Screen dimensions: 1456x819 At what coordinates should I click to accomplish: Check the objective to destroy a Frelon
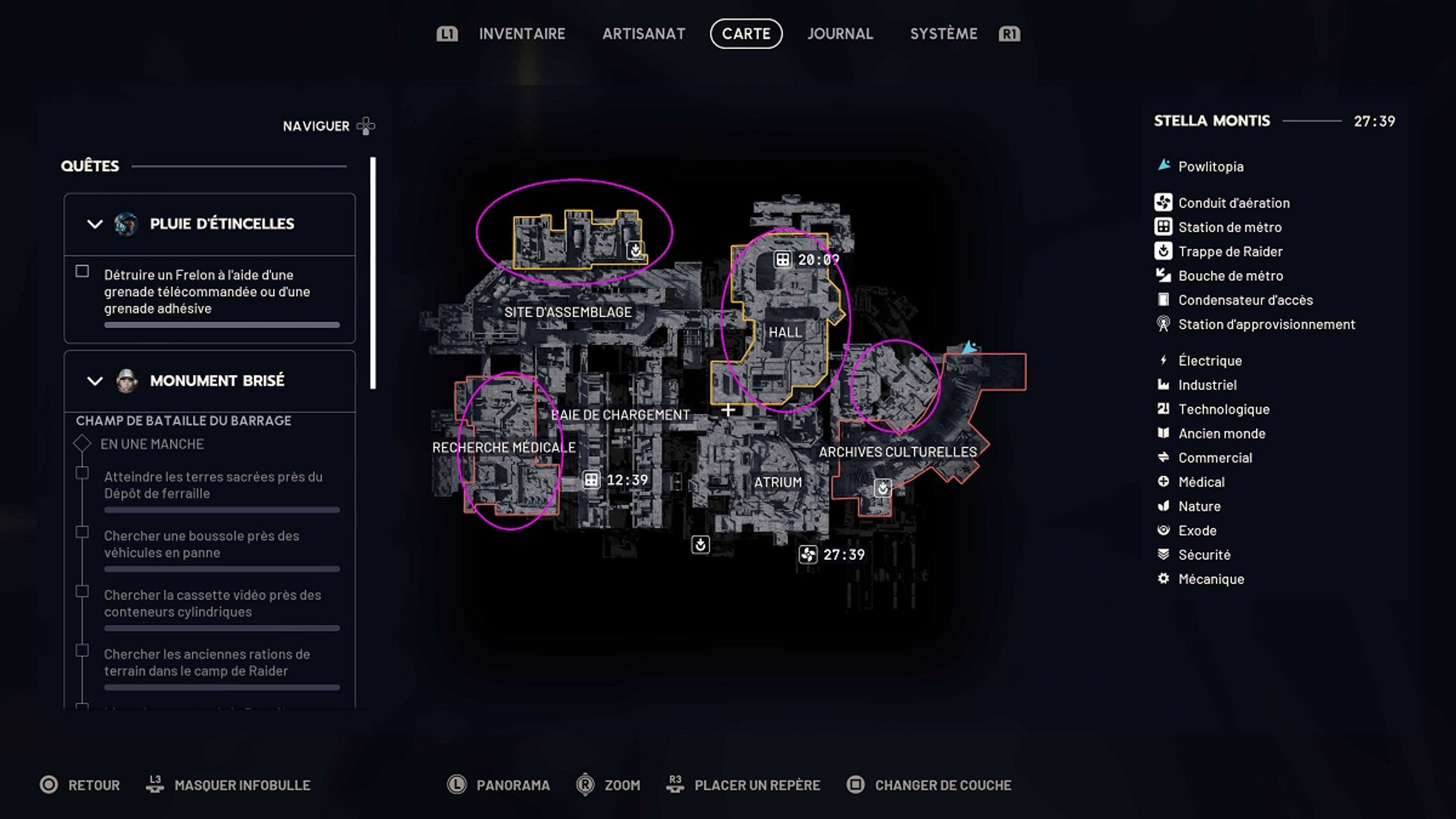[x=81, y=272]
